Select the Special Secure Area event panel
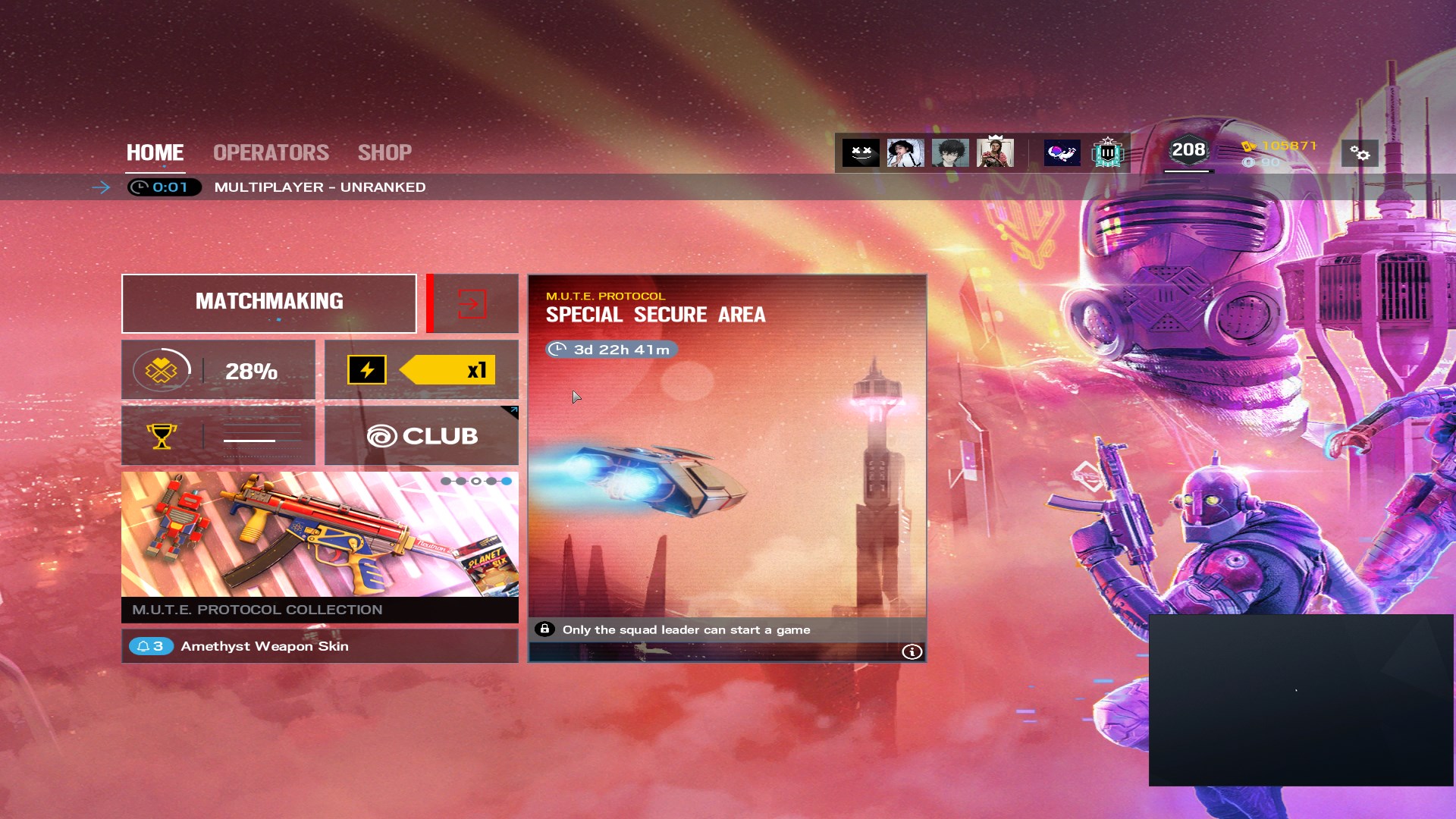Screen dimensions: 1456x819 [x=726, y=455]
